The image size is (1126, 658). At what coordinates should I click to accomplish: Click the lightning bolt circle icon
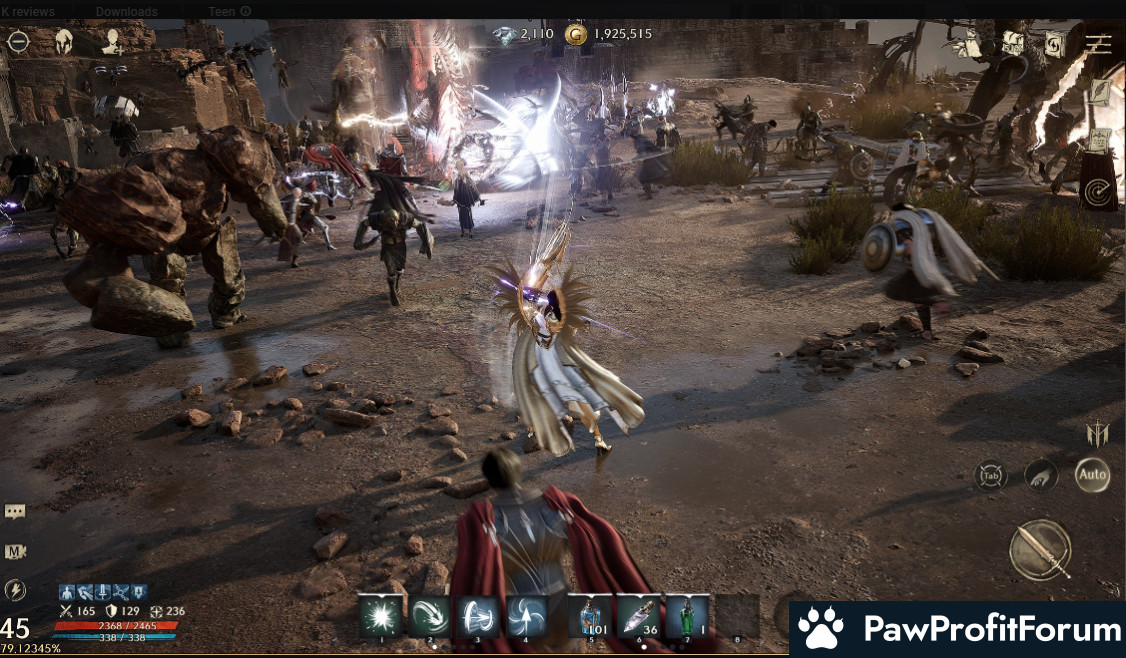[15, 590]
